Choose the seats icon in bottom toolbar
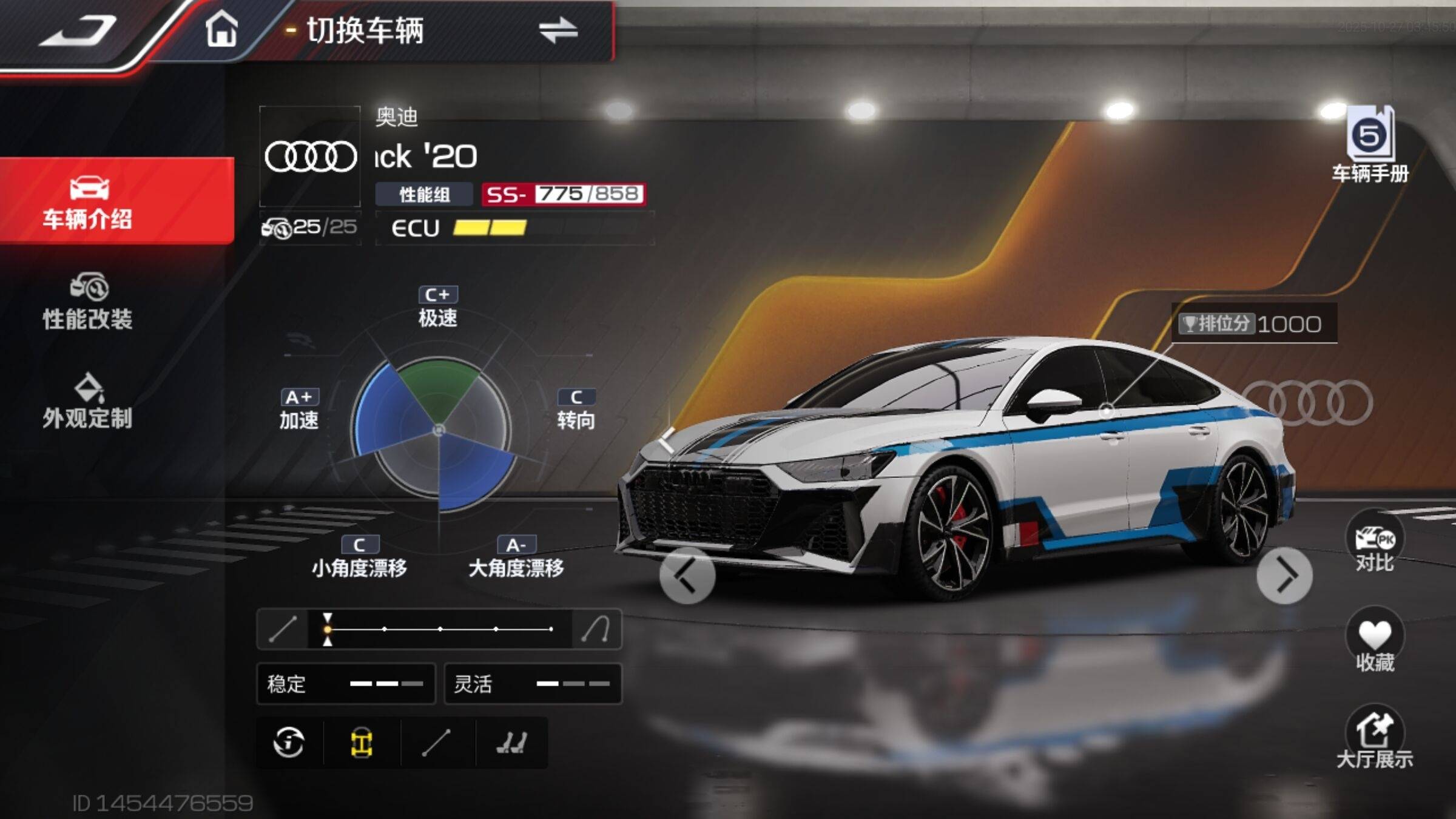1456x819 pixels. 511,742
